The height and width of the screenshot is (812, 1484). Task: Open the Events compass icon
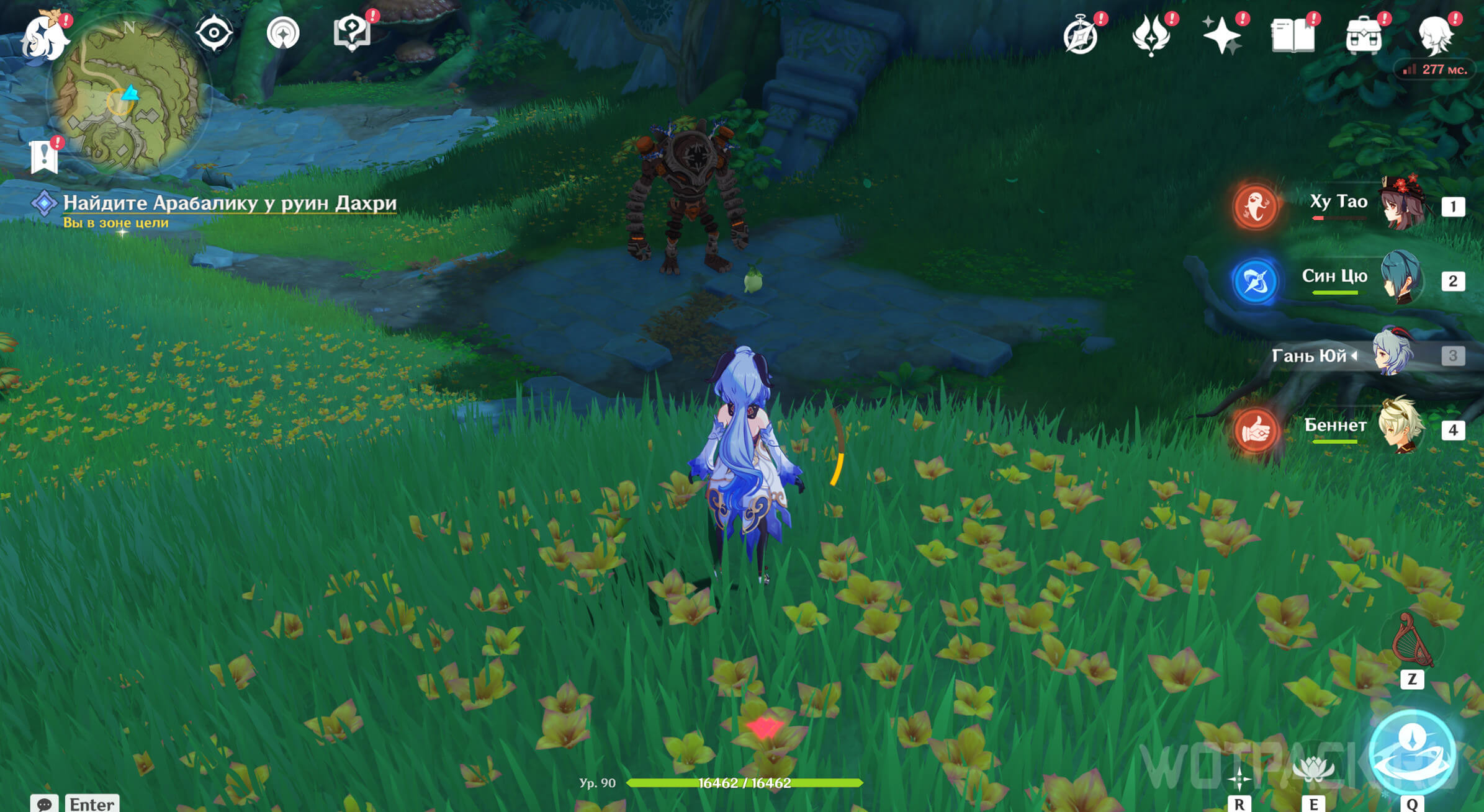(x=1081, y=36)
